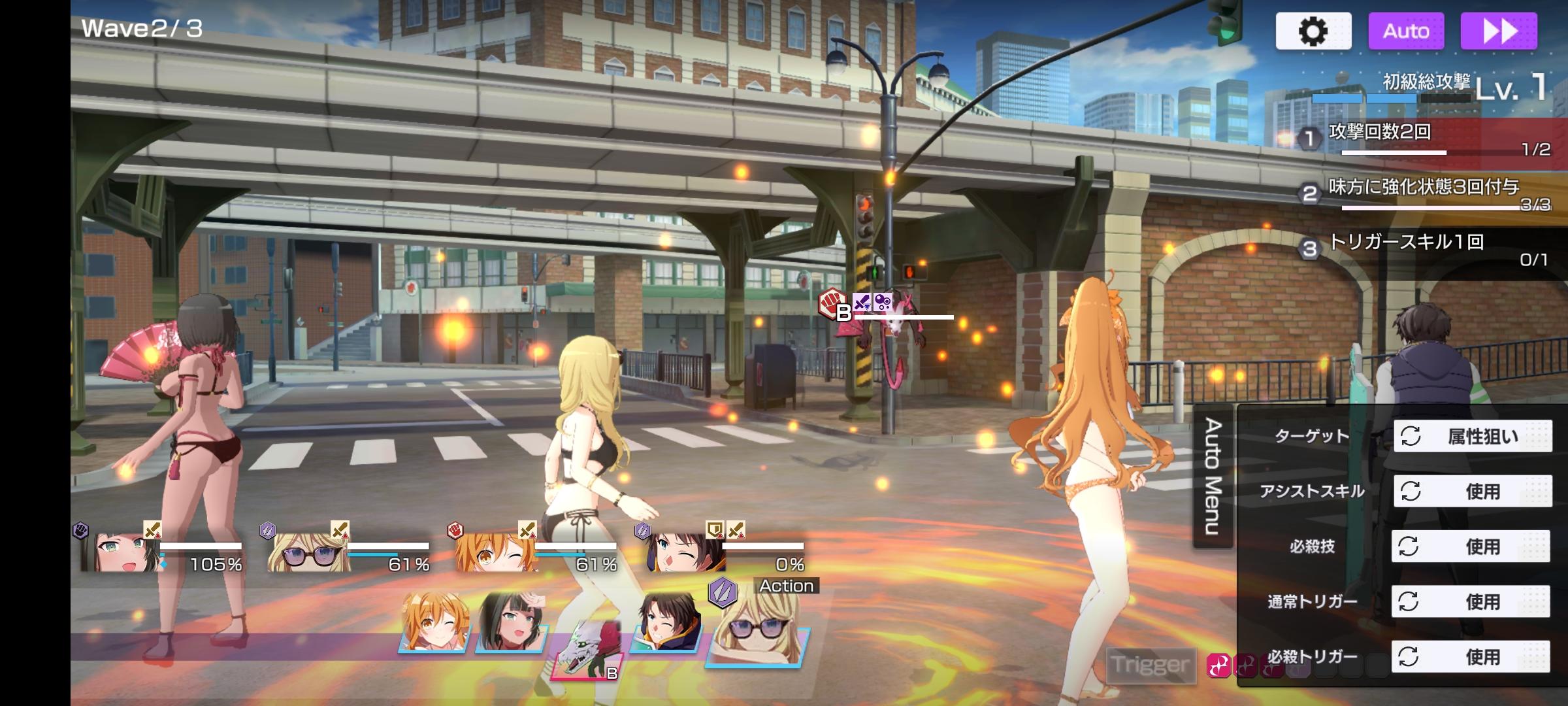Toggle the Auto battle button
The image size is (1568, 706).
(1406, 31)
